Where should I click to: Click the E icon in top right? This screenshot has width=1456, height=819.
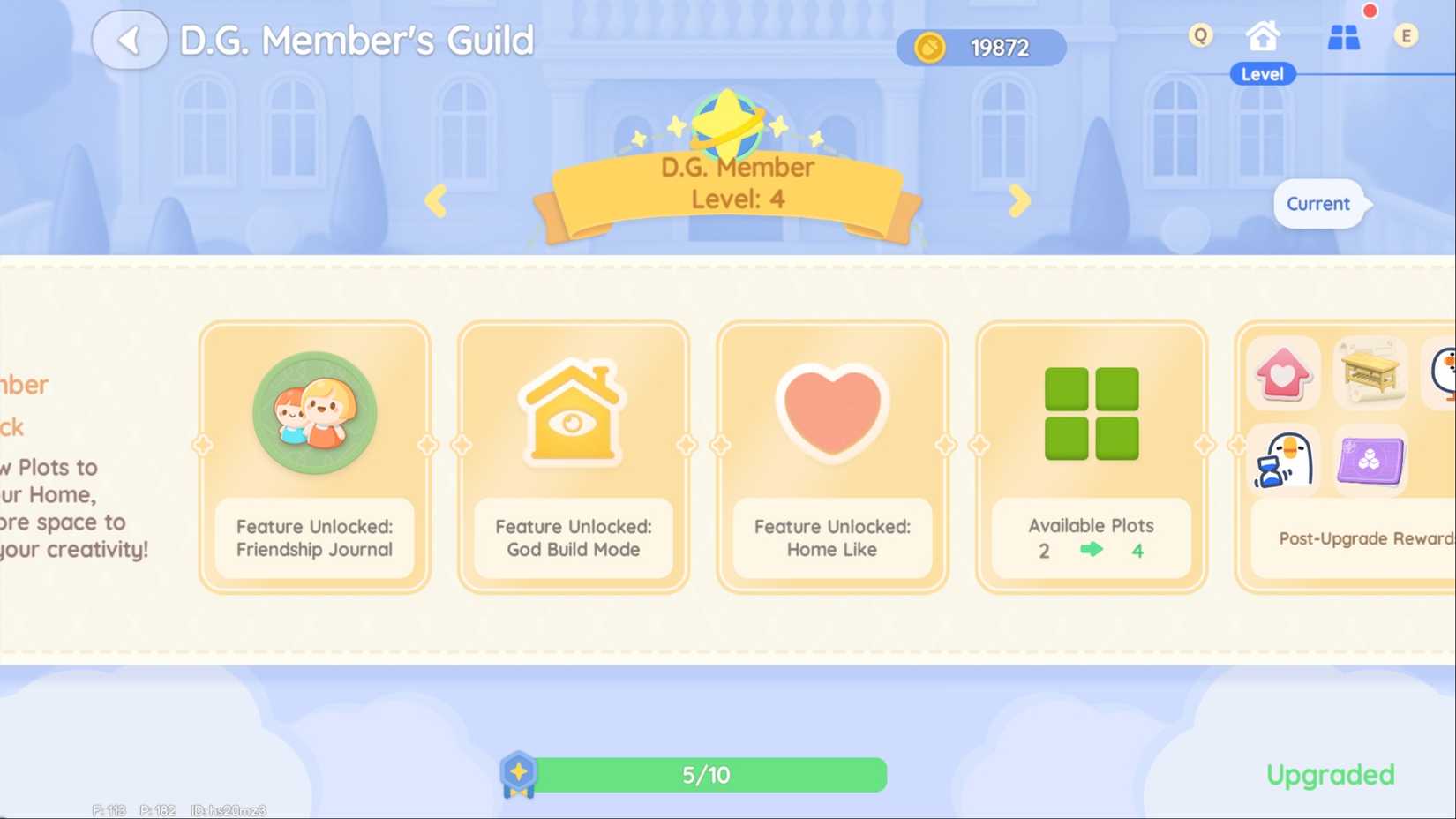coord(1407,35)
